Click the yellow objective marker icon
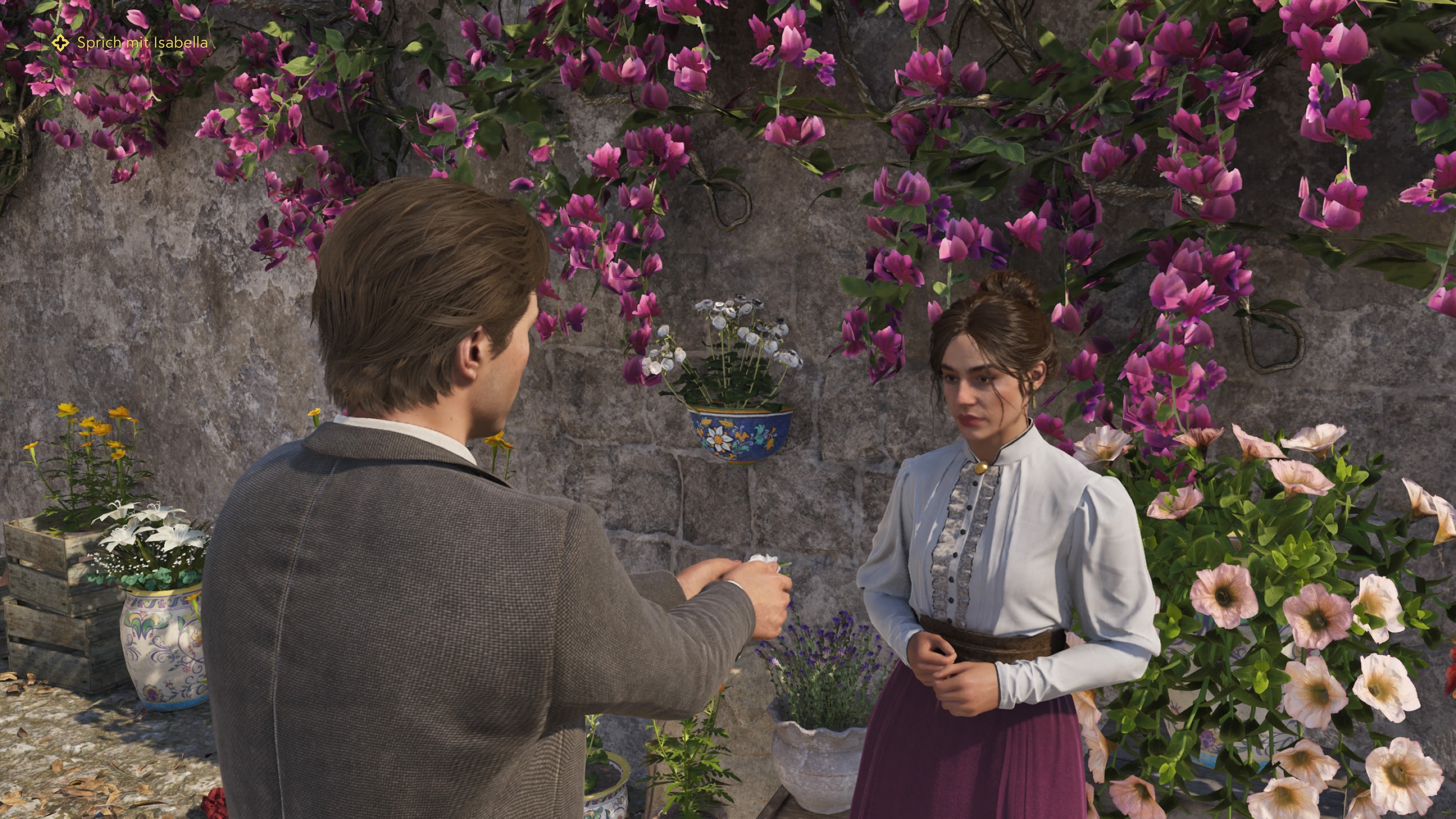Viewport: 1456px width, 819px height. pyautogui.click(x=60, y=42)
